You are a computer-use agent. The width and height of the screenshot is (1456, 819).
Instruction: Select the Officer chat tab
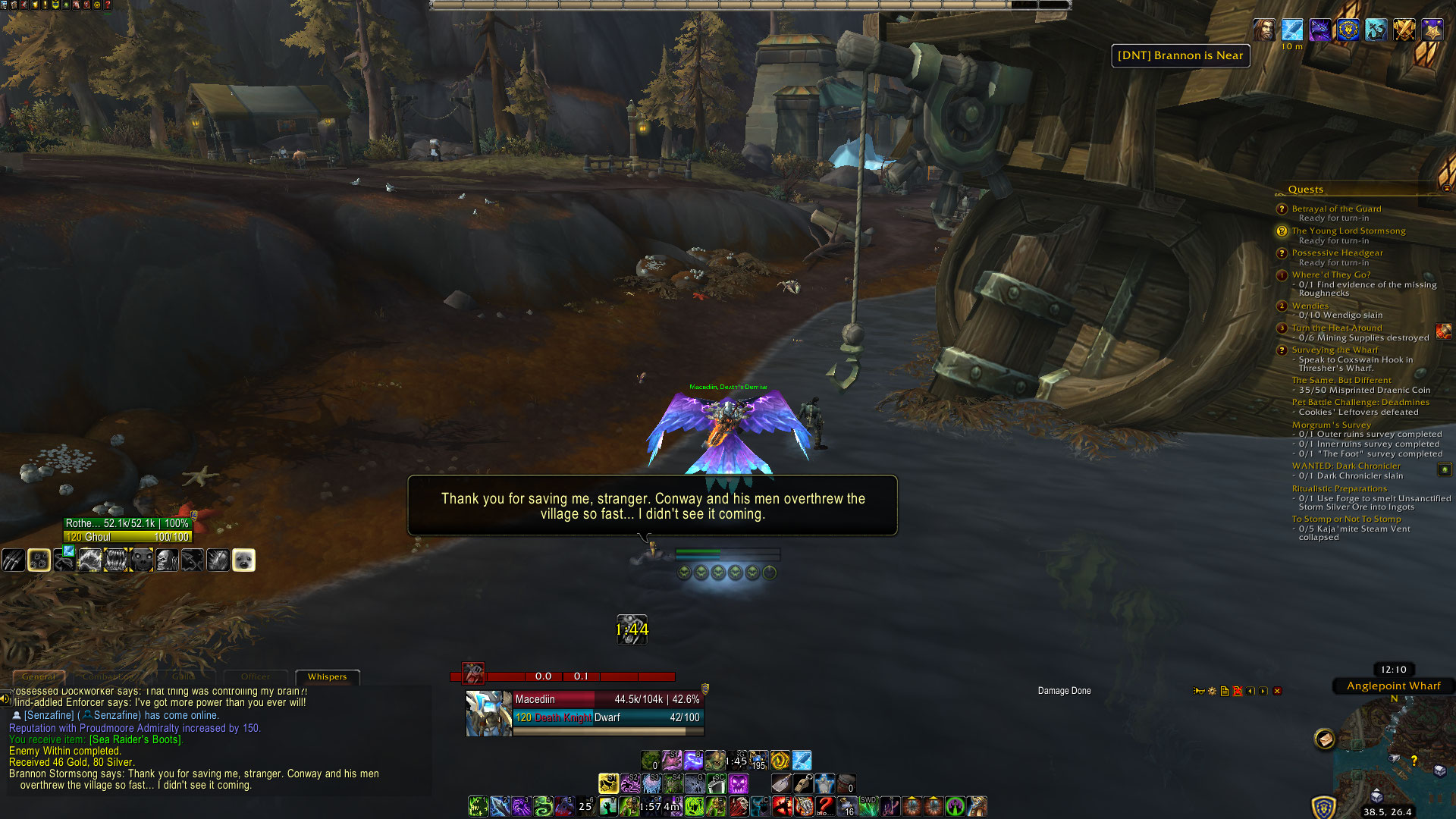click(x=256, y=676)
